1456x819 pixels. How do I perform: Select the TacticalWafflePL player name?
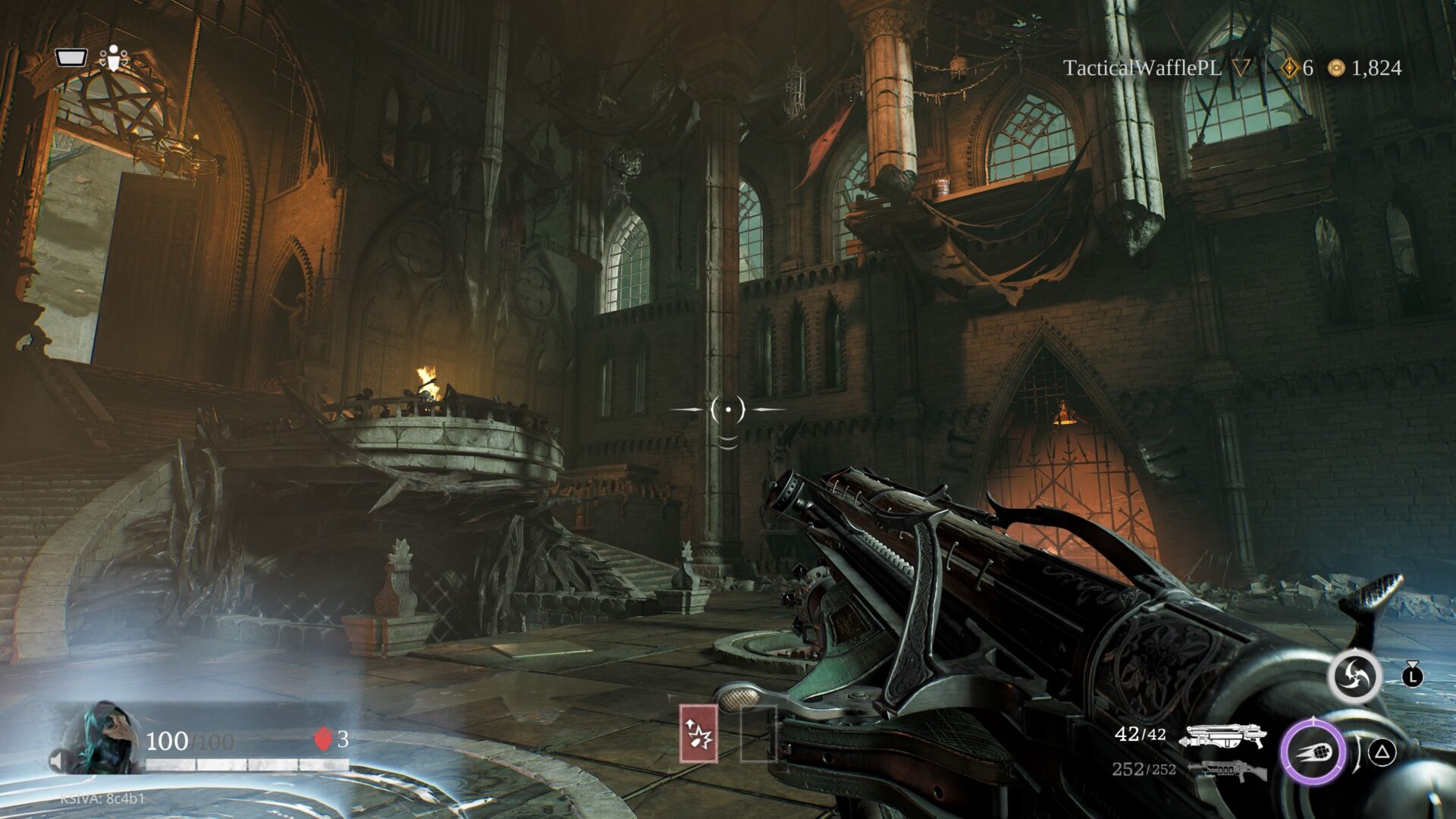1141,68
